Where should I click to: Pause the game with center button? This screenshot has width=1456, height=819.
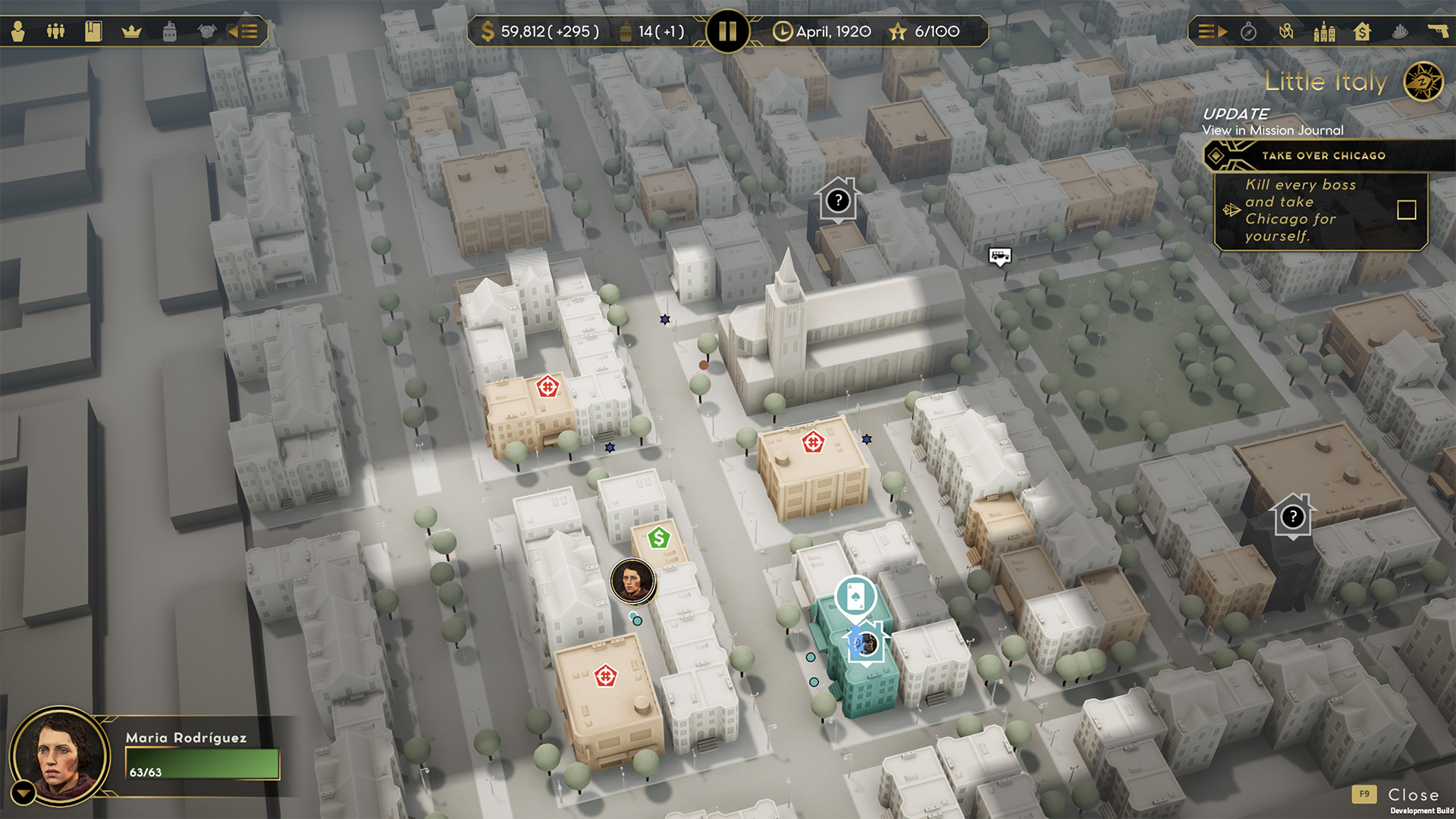(727, 31)
